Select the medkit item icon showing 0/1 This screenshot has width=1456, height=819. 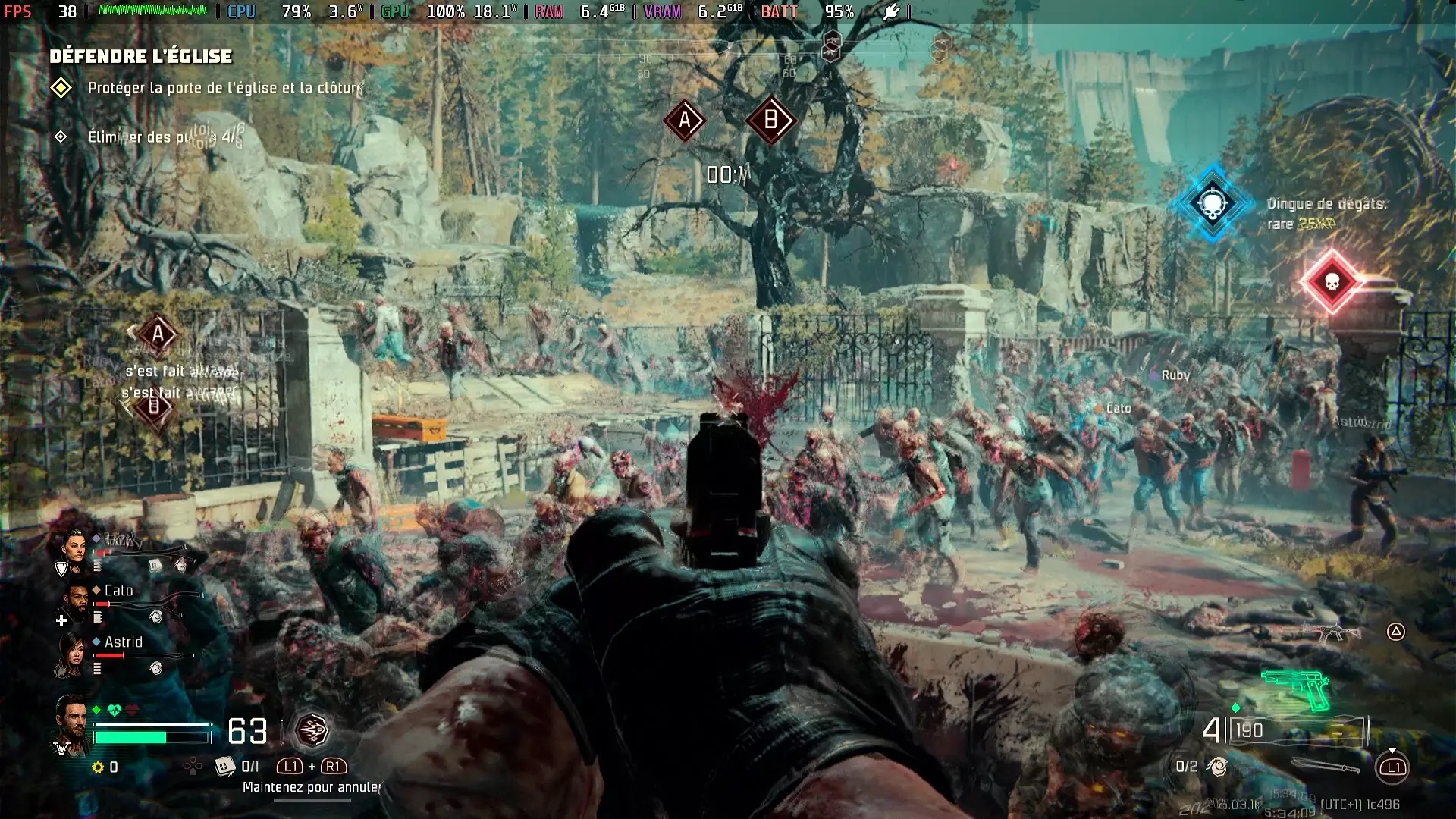225,767
